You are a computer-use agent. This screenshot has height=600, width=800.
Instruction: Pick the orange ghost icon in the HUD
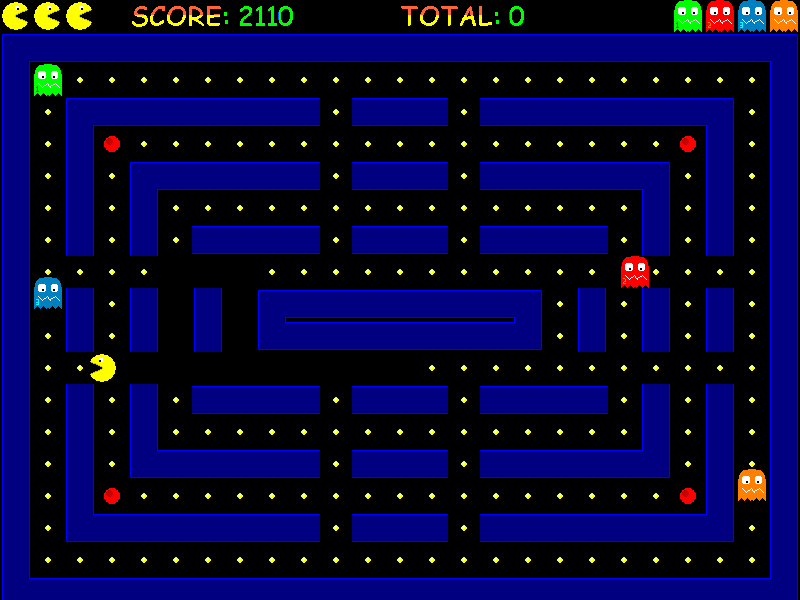(784, 16)
